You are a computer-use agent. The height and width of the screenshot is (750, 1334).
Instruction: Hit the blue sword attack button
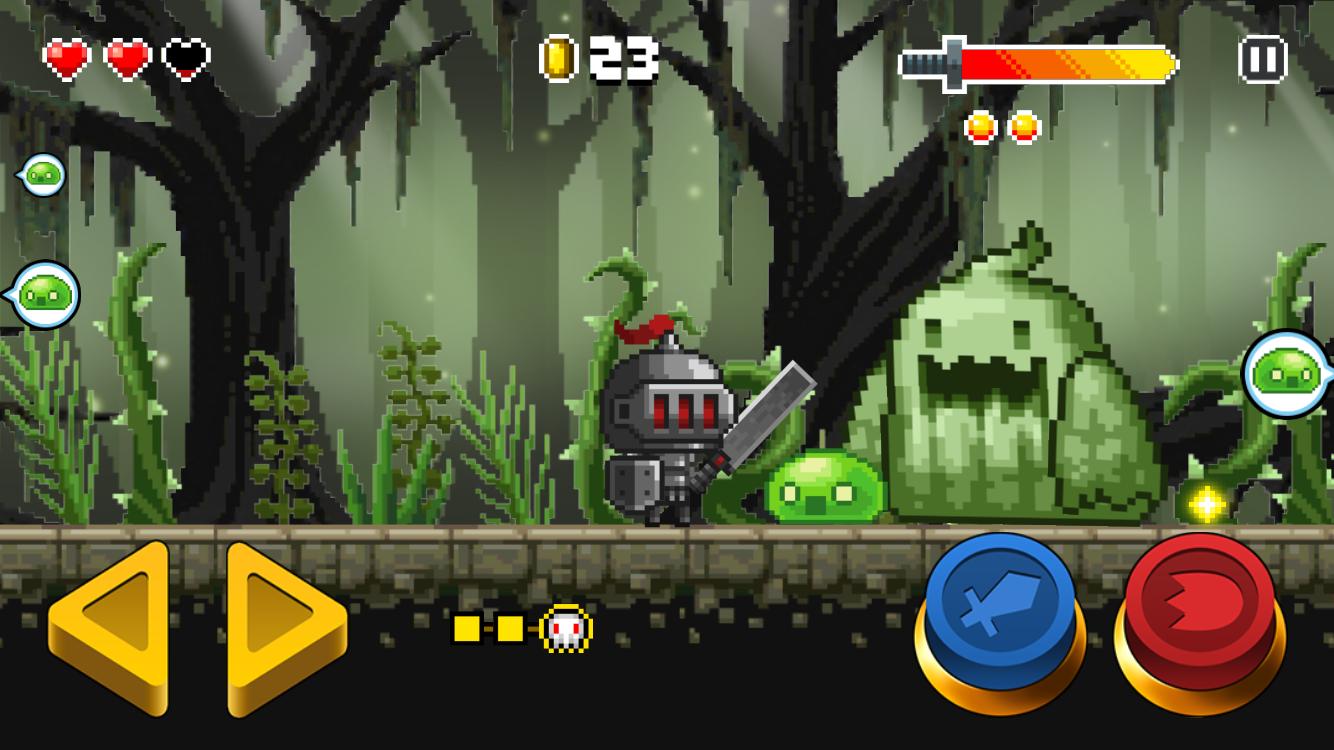tap(999, 606)
